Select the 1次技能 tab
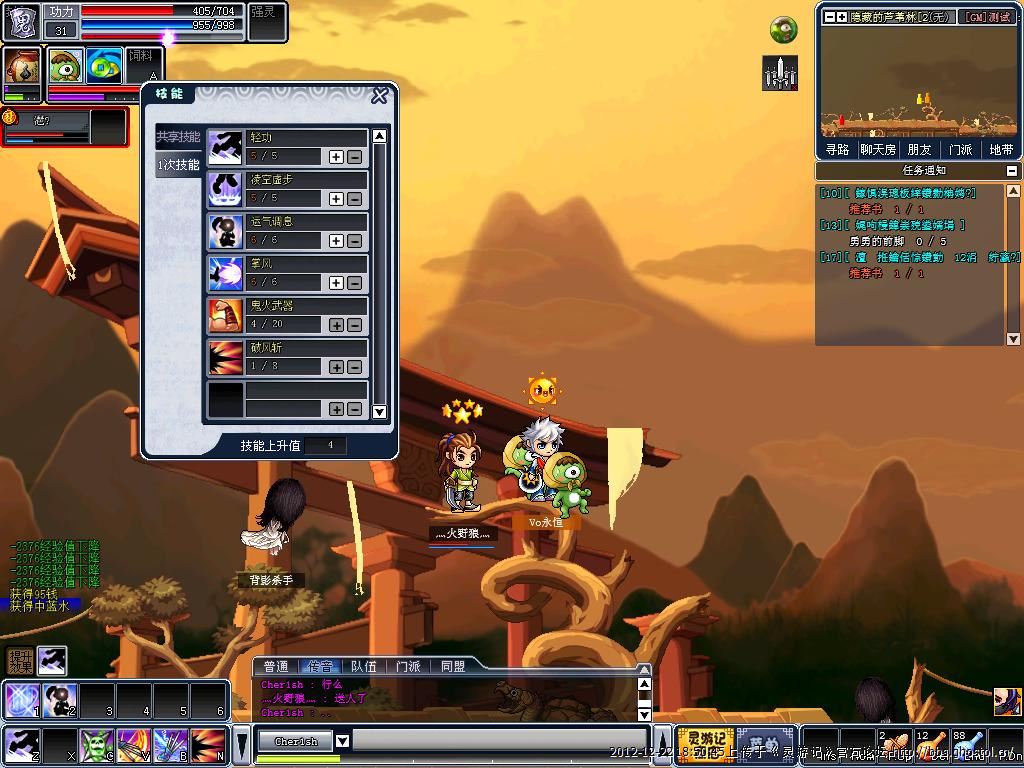Viewport: 1024px width, 768px height. [x=179, y=165]
